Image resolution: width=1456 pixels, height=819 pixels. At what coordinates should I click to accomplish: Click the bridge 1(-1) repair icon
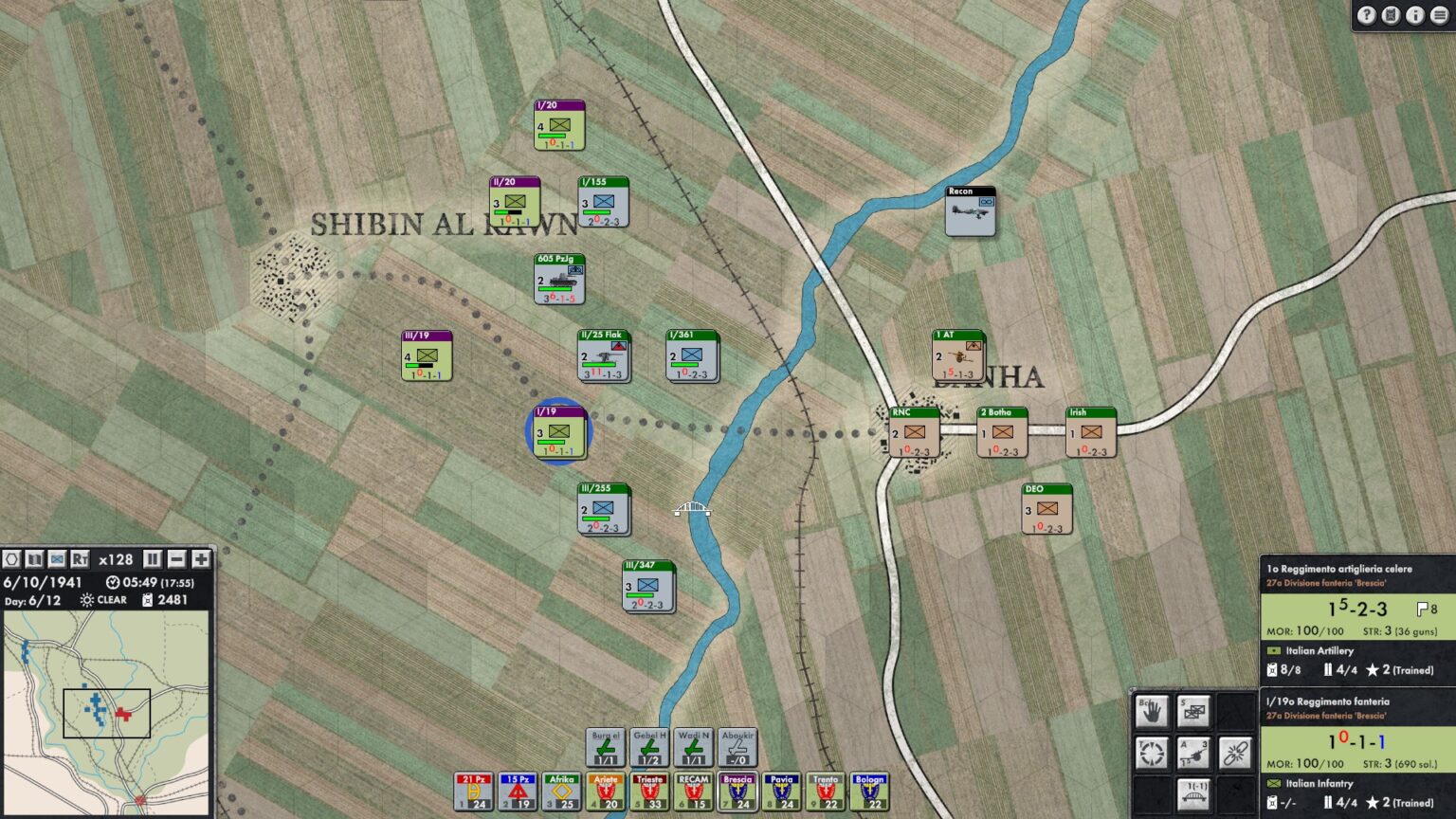1193,794
